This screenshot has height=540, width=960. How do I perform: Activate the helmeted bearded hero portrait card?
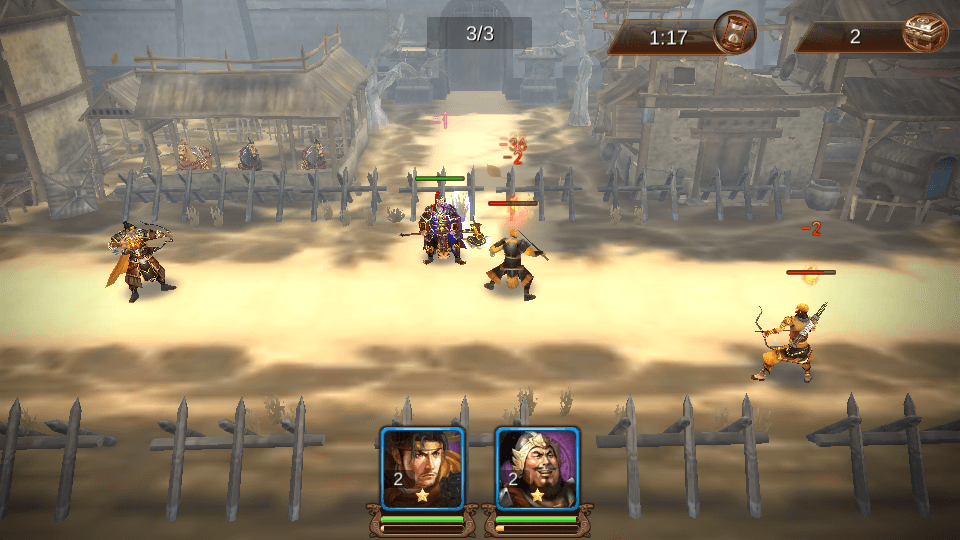537,468
